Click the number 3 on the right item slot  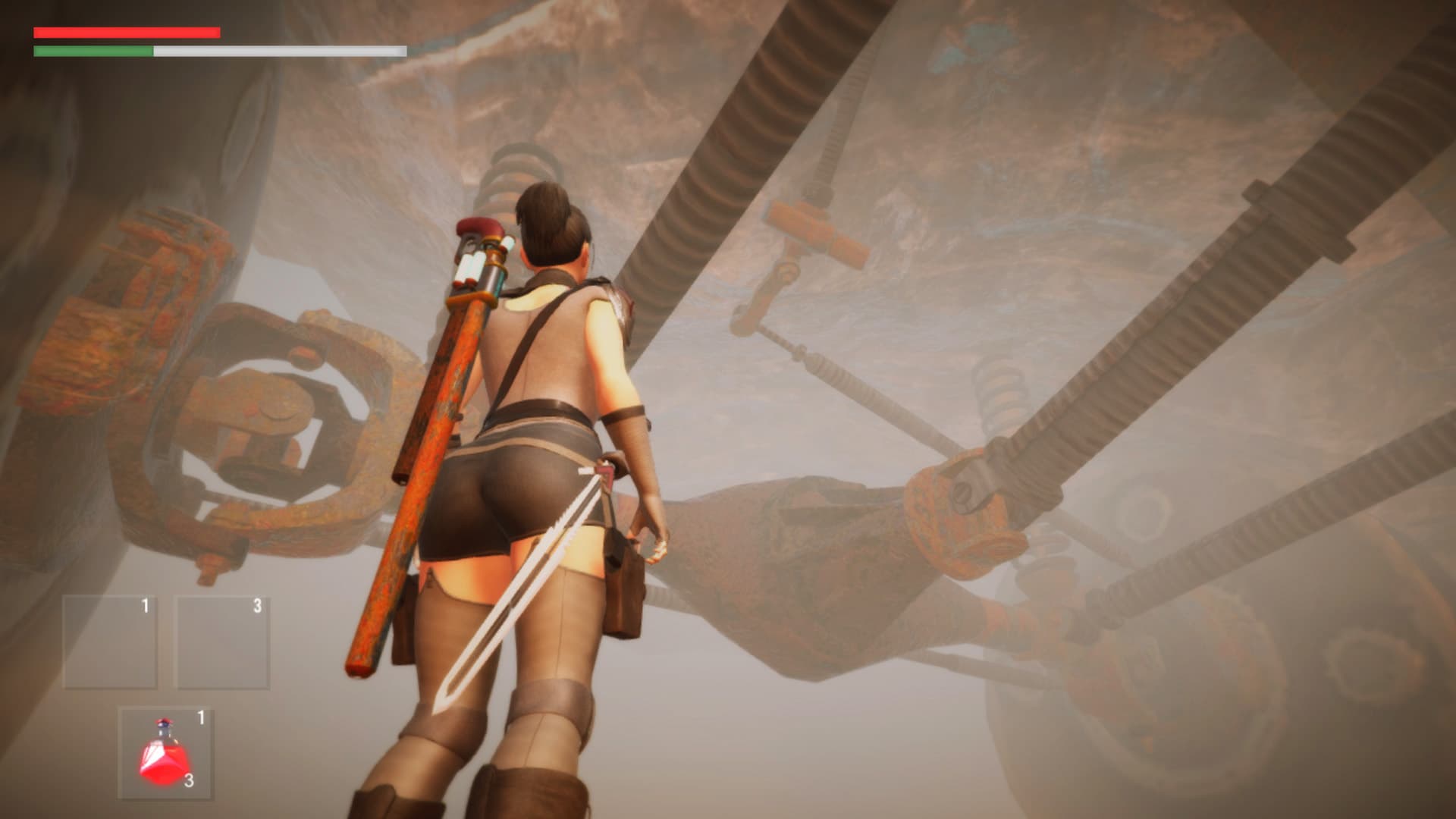coord(258,606)
